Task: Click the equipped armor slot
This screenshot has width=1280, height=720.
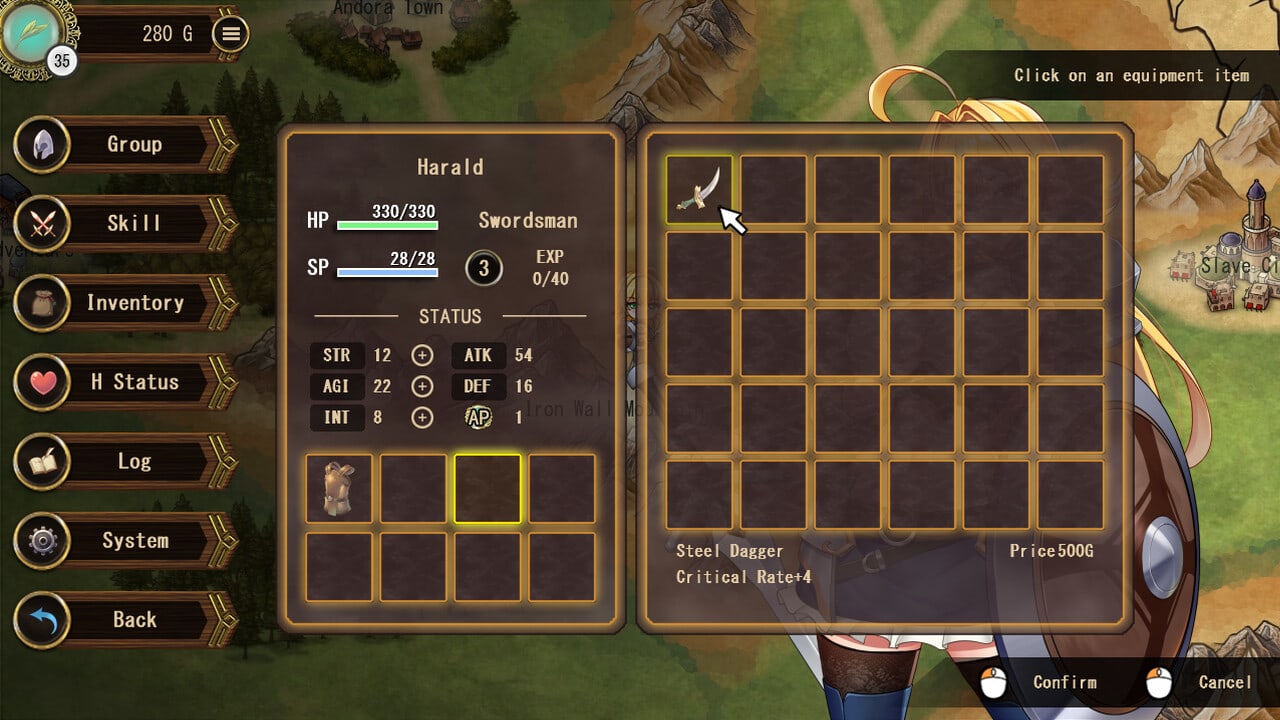Action: click(x=339, y=488)
